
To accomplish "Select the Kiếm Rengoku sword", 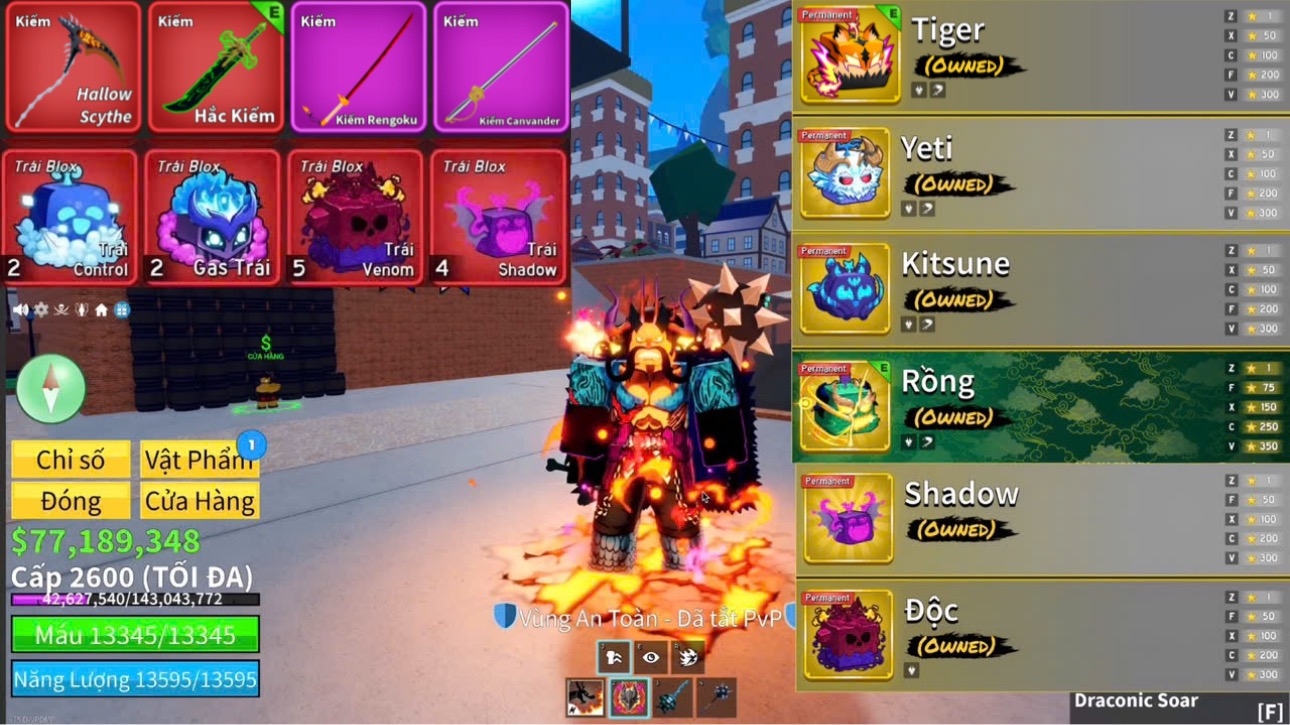I will (359, 67).
